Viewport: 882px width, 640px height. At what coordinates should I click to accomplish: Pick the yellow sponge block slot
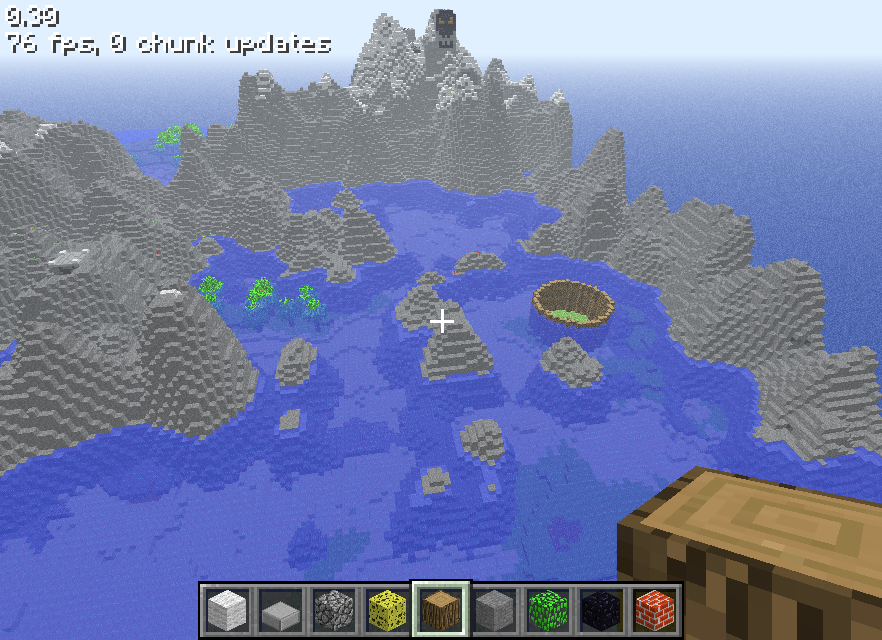pyautogui.click(x=387, y=609)
